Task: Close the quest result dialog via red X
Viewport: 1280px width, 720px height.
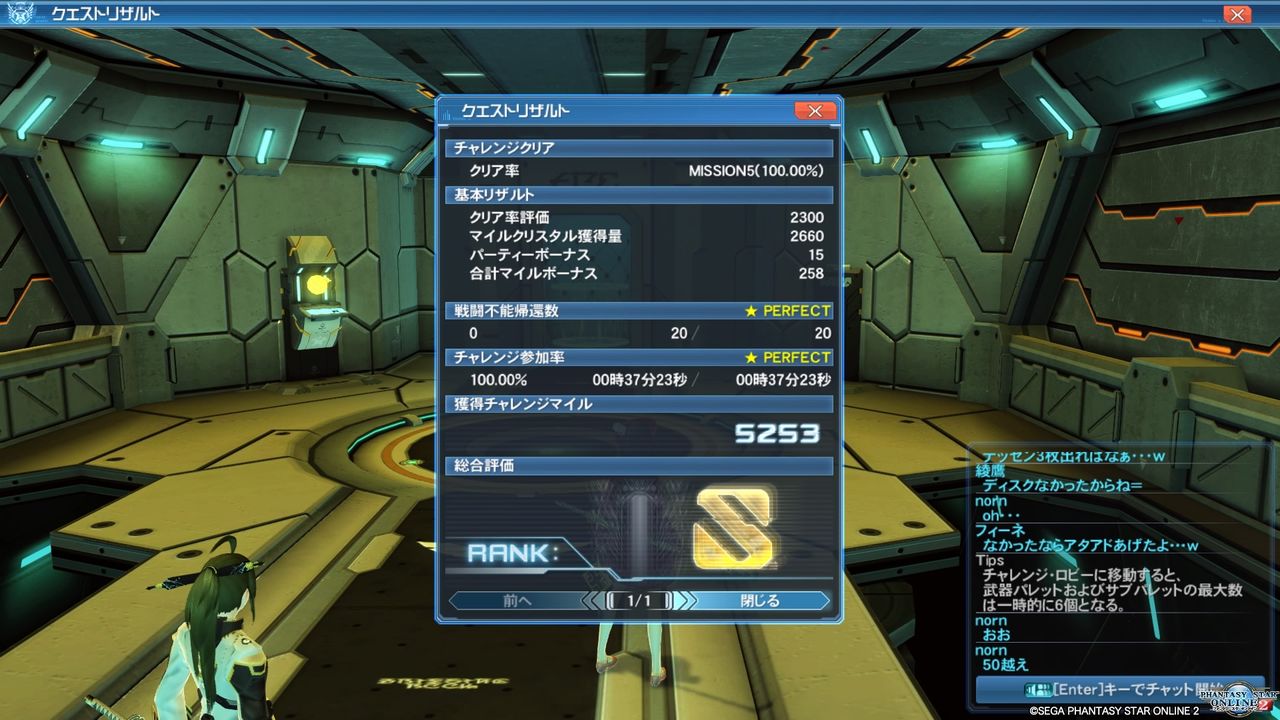Action: click(815, 110)
